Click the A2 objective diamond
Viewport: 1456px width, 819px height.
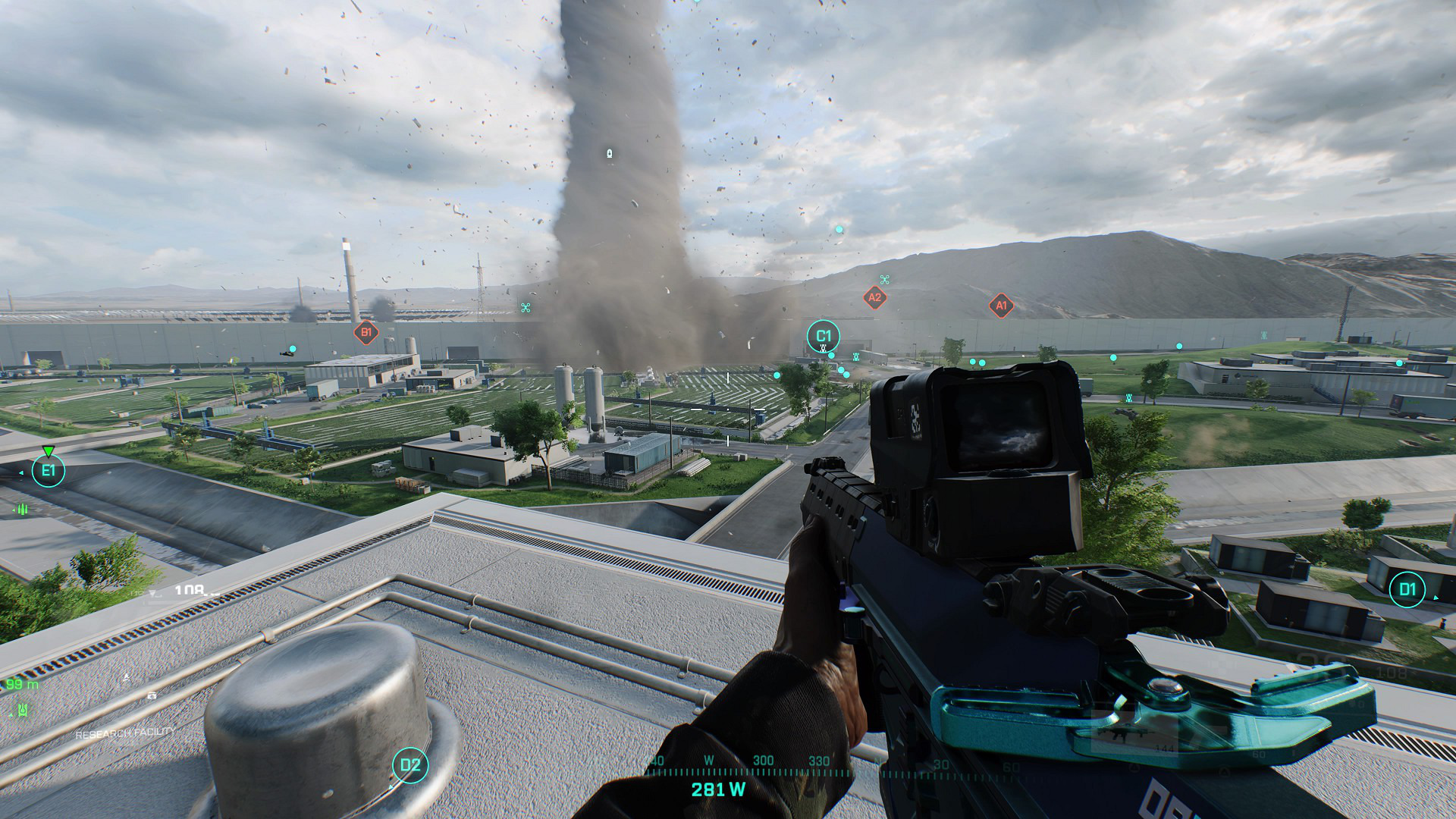(x=874, y=297)
